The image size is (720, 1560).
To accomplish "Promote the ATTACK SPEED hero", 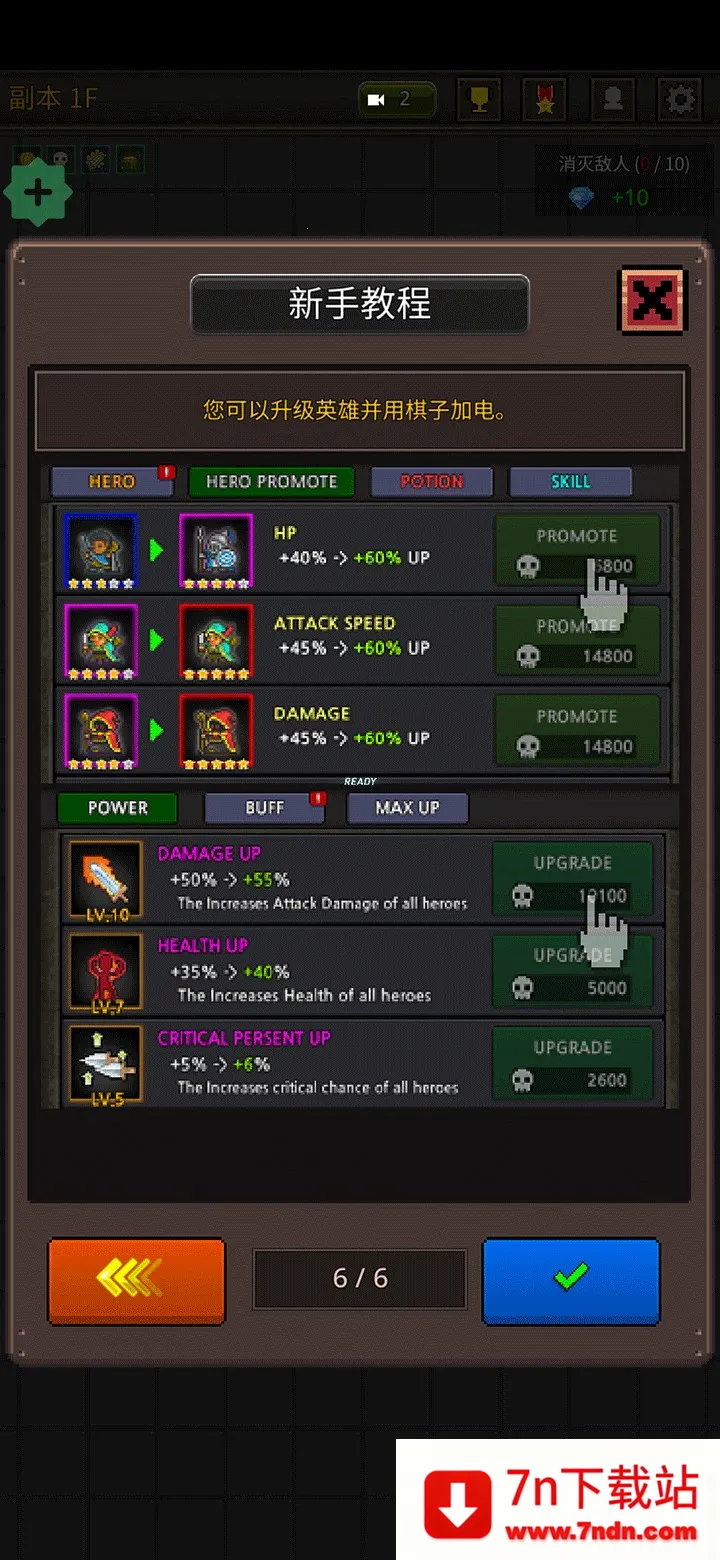I will point(577,641).
